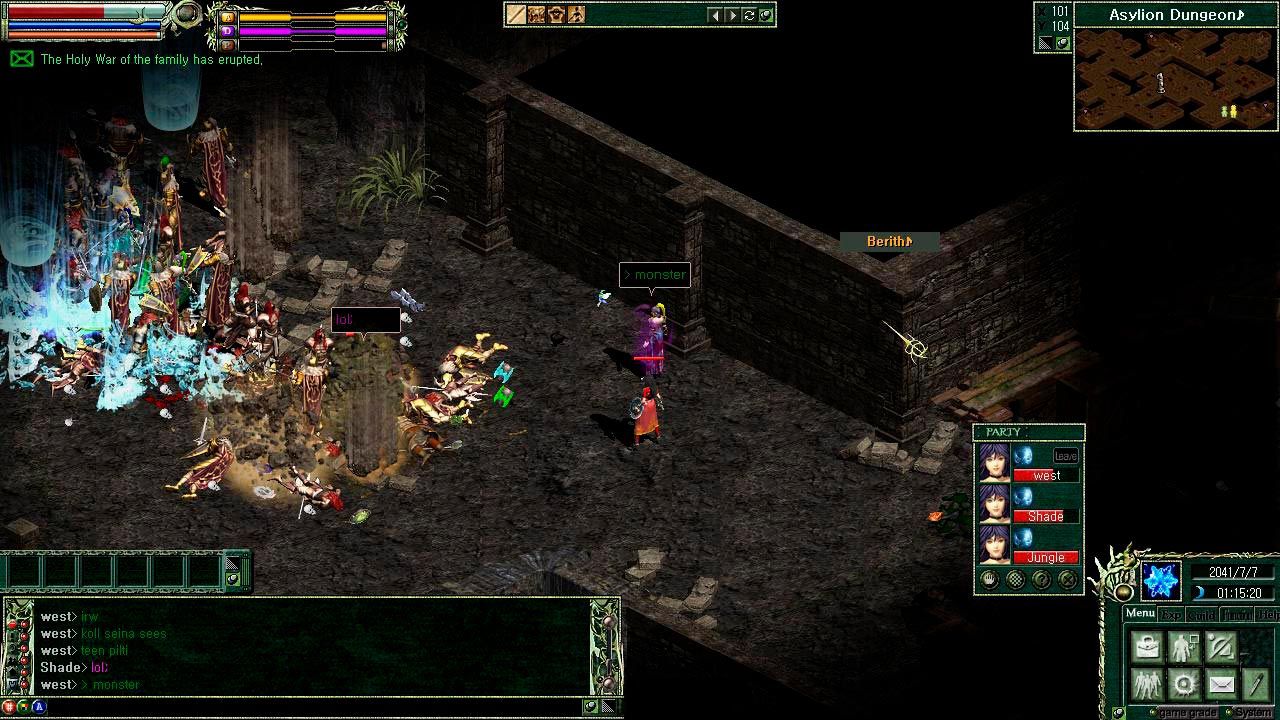Select party member Shade's portrait
The height and width of the screenshot is (720, 1280).
point(994,505)
